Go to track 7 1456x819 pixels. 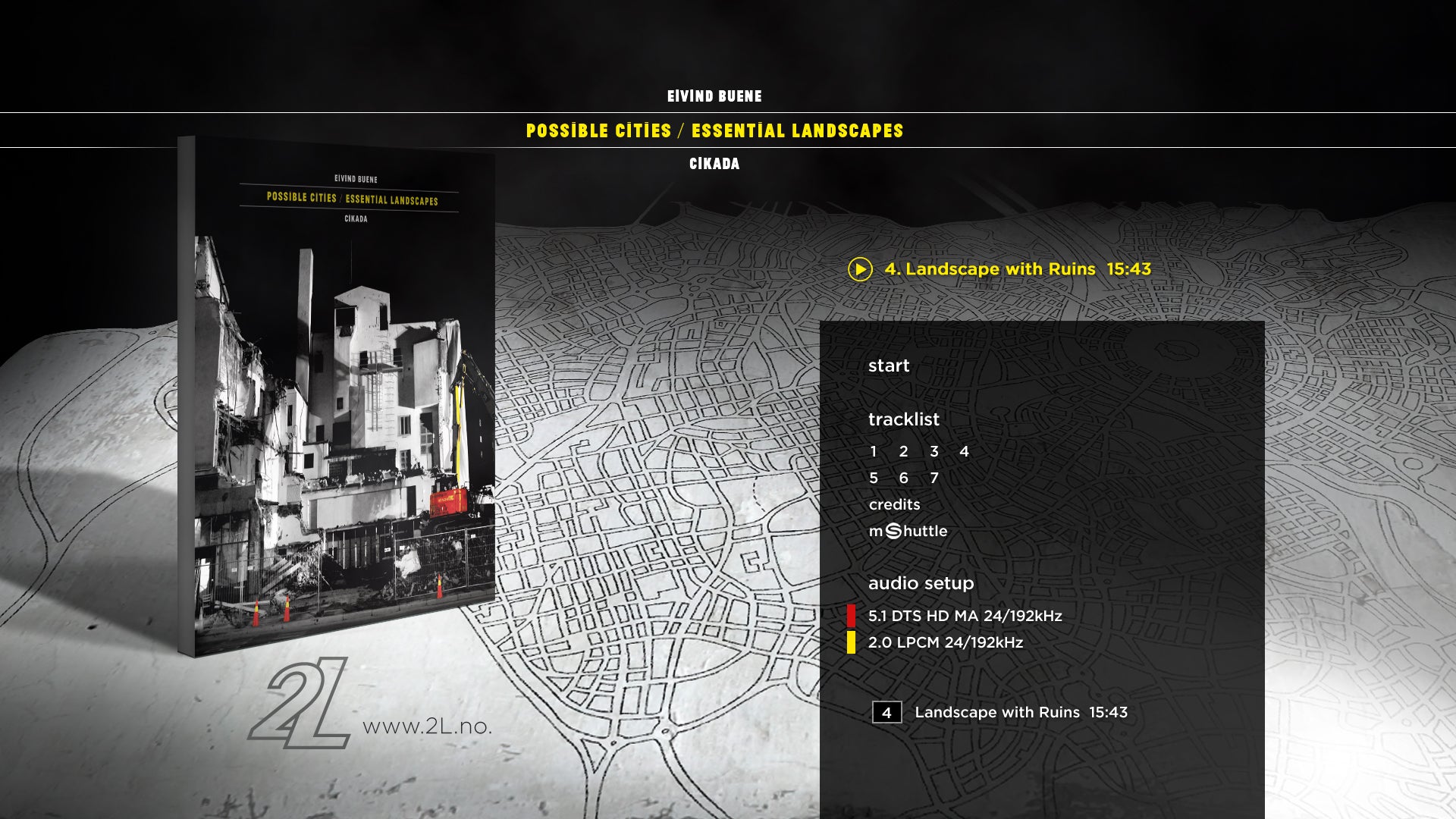[934, 479]
